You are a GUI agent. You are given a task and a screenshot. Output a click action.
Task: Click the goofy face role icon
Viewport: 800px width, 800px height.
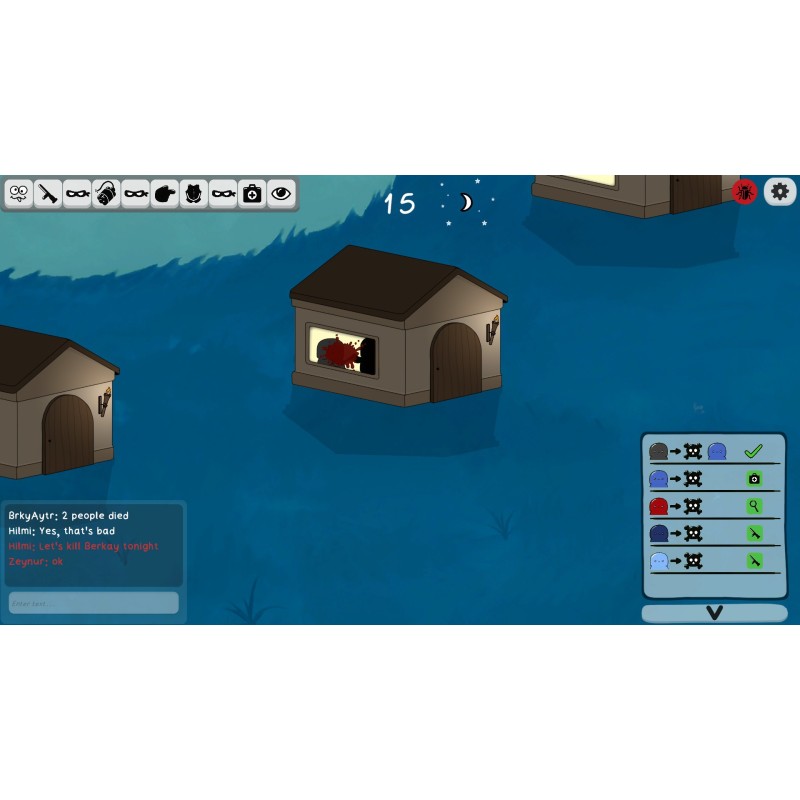point(19,193)
